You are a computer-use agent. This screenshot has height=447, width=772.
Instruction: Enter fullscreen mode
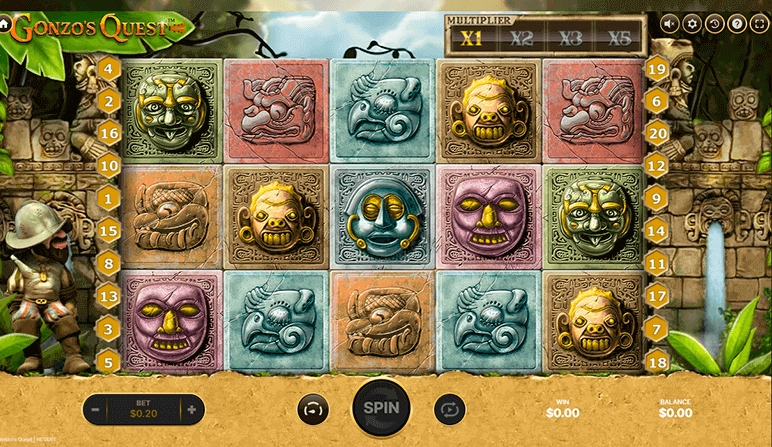coord(759,24)
